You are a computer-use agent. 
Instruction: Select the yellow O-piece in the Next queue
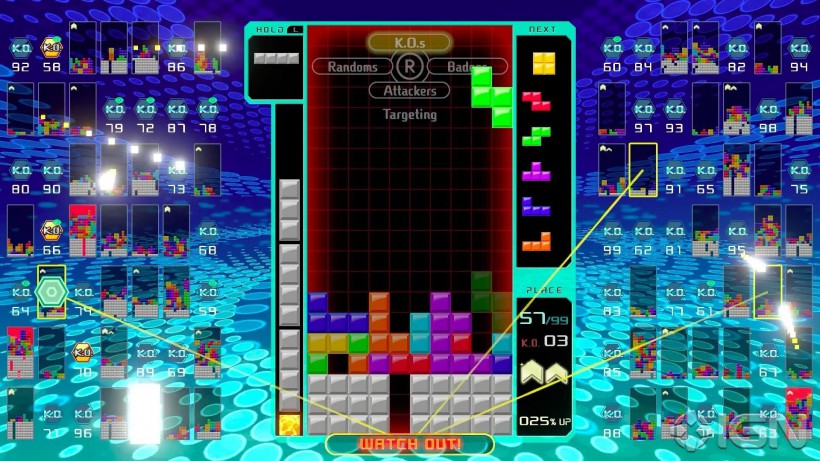(543, 64)
